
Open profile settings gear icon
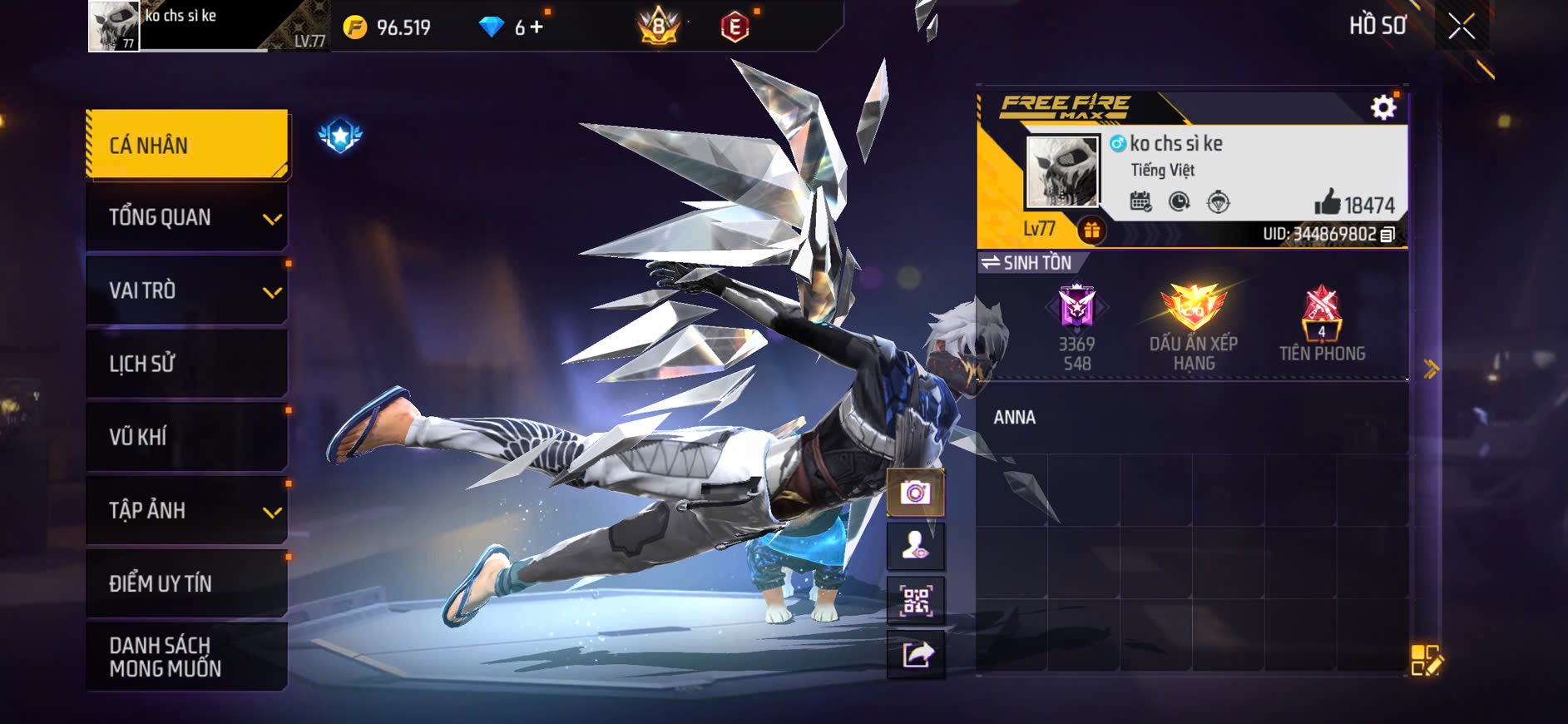pos(1383,107)
